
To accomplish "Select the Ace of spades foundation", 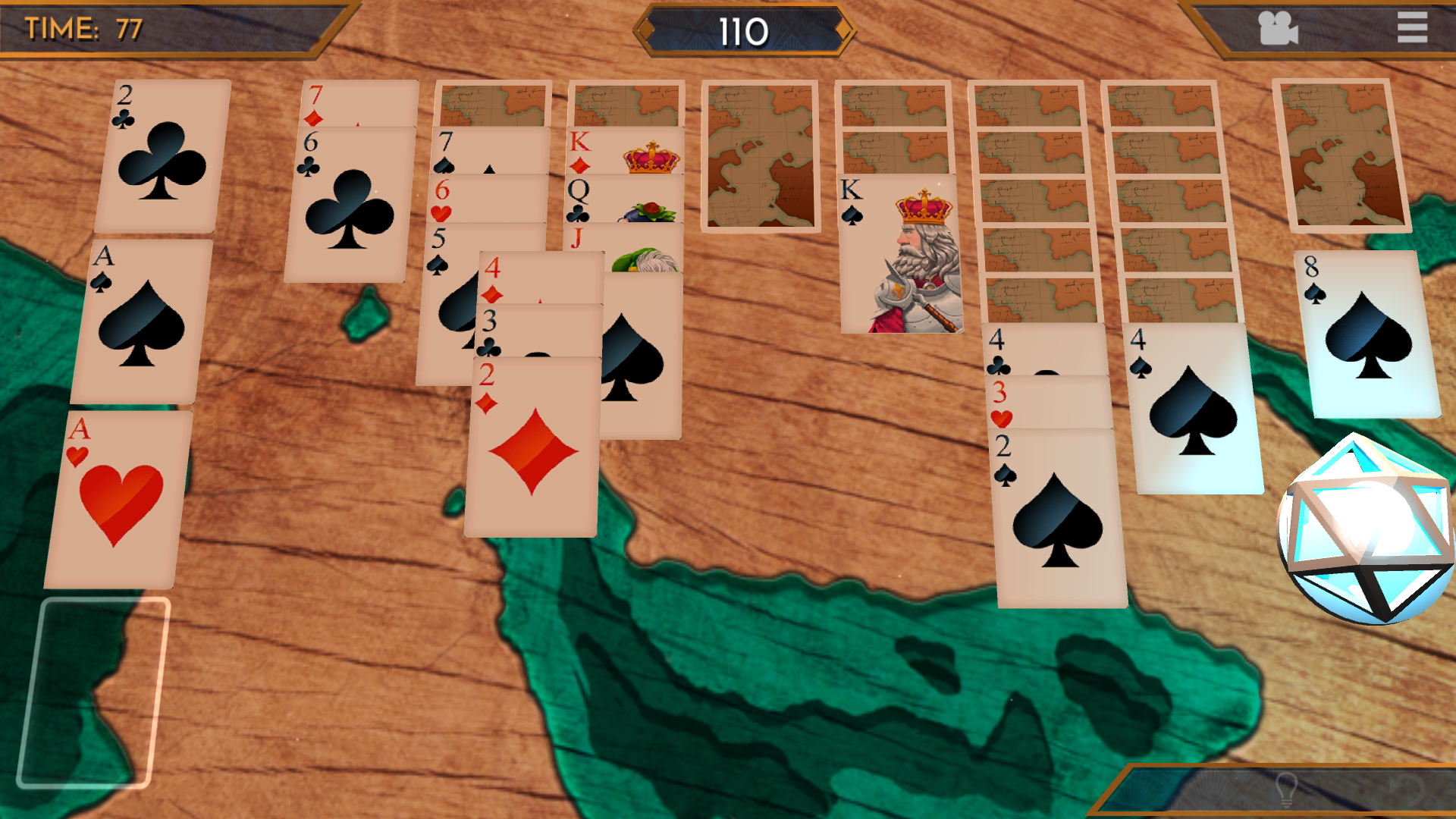I will tap(140, 322).
